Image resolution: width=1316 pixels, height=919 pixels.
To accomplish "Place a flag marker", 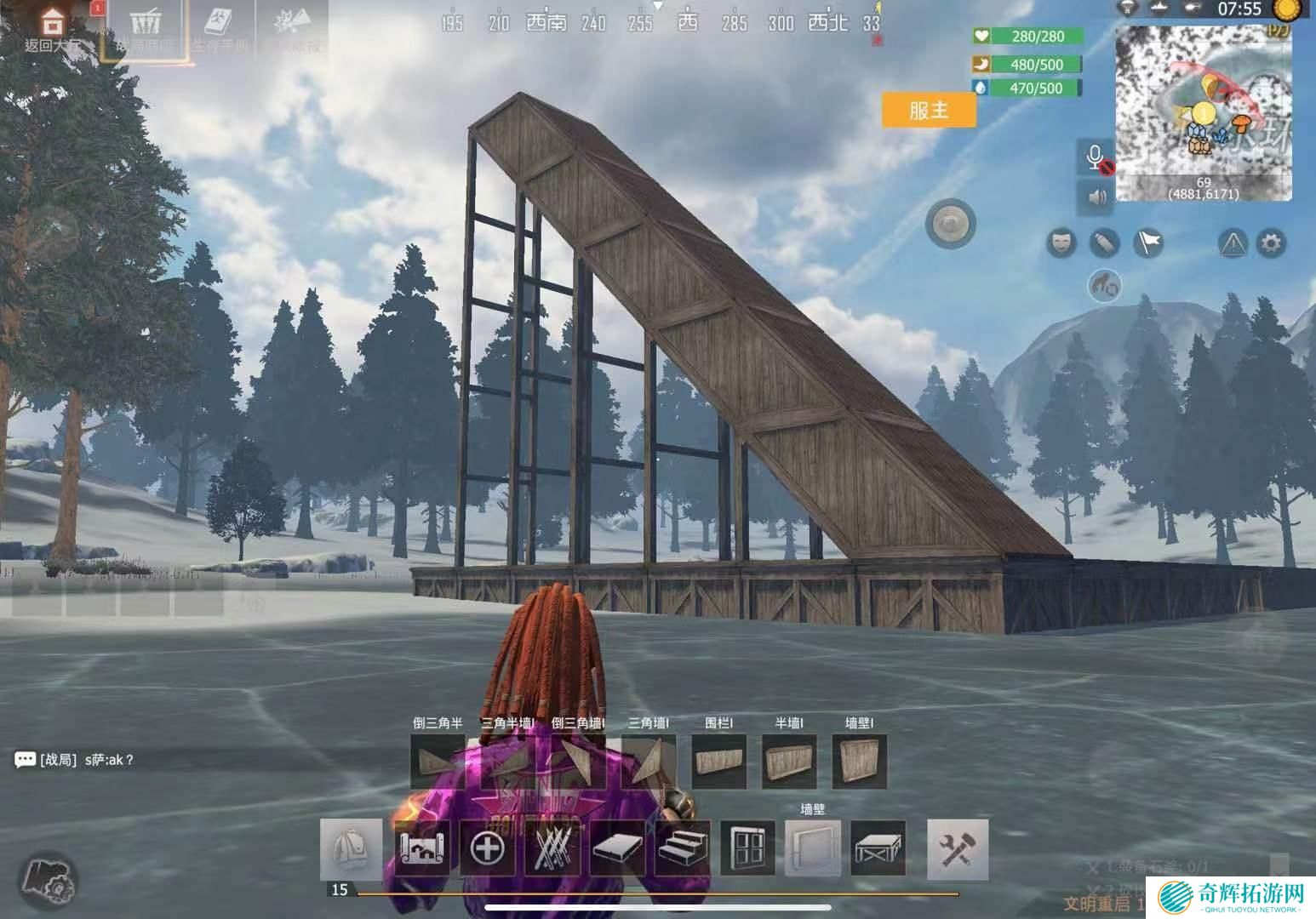I will [x=1148, y=244].
